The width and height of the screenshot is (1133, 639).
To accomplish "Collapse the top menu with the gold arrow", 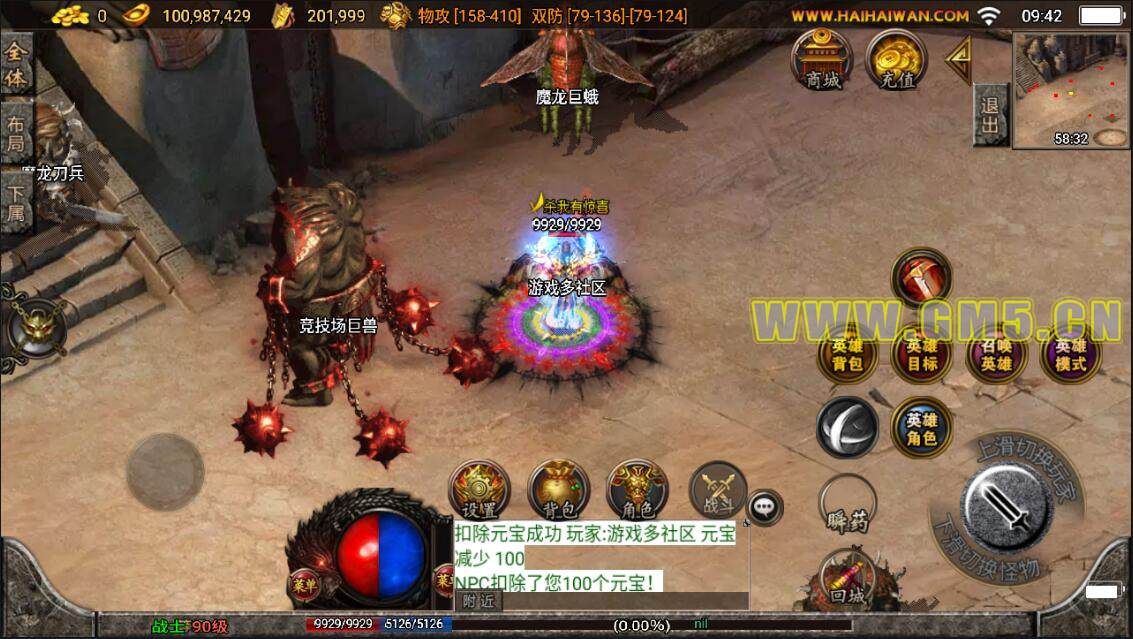I will click(959, 61).
